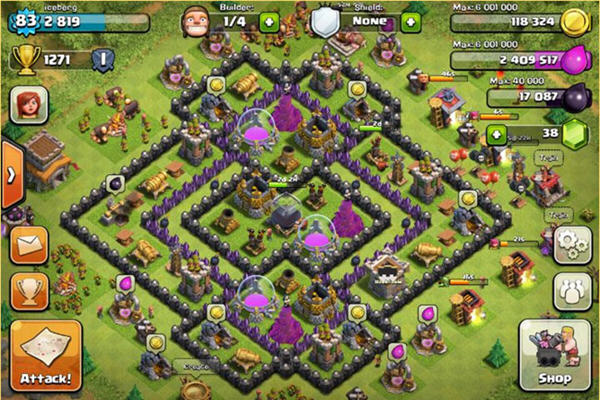
Task: Tap the Attack! map button
Action: tap(45, 356)
